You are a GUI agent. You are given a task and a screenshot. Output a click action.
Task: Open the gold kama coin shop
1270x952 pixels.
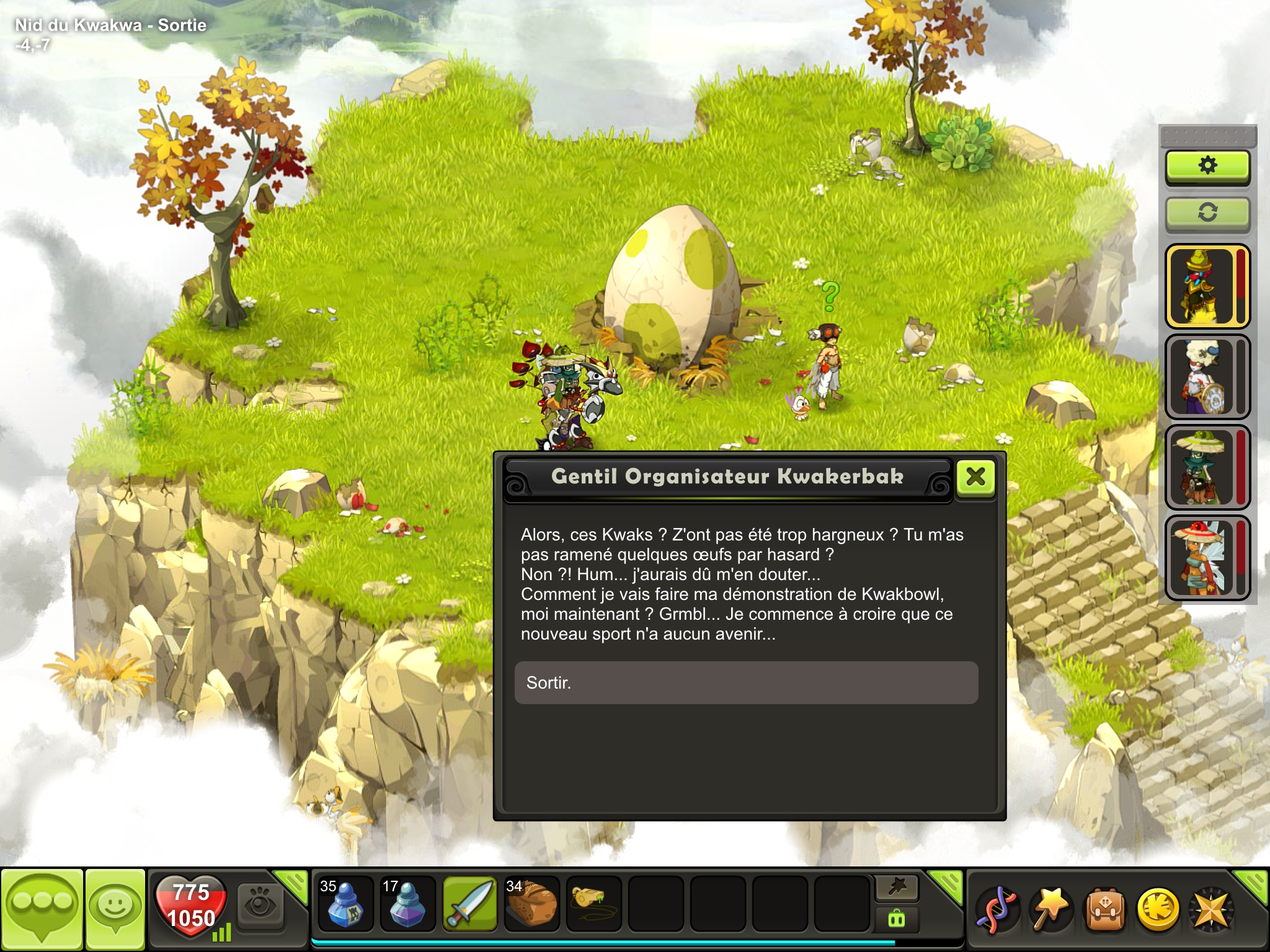coord(1158,909)
